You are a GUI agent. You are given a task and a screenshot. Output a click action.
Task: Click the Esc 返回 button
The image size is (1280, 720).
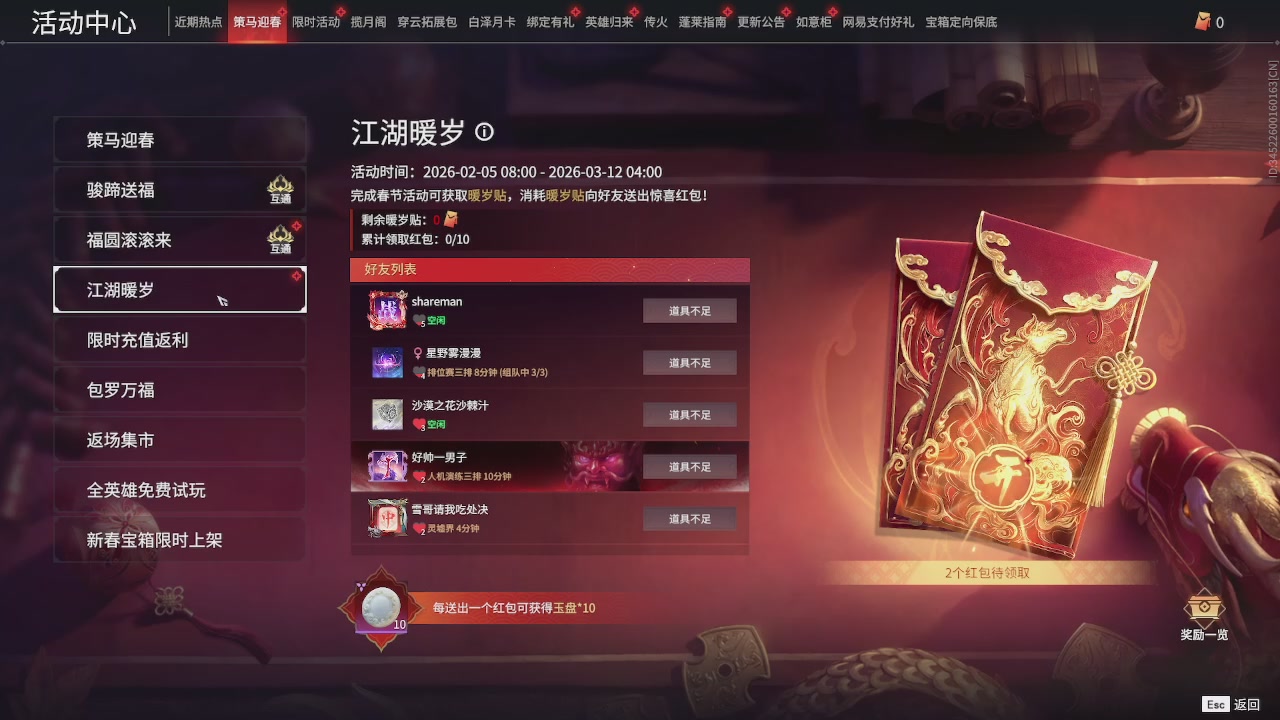coord(1228,704)
